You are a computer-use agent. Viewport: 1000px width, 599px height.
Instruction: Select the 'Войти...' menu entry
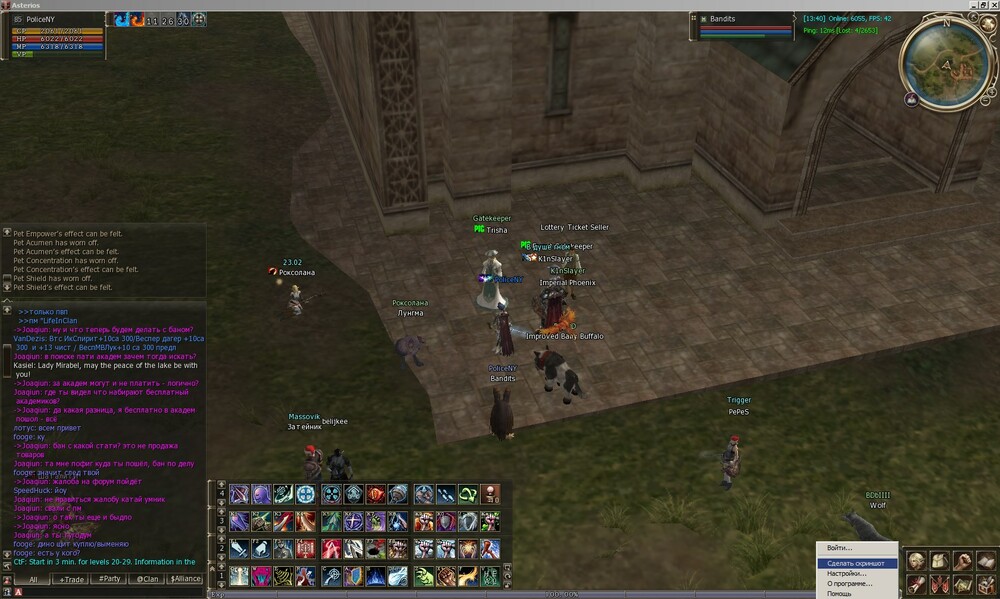point(840,548)
